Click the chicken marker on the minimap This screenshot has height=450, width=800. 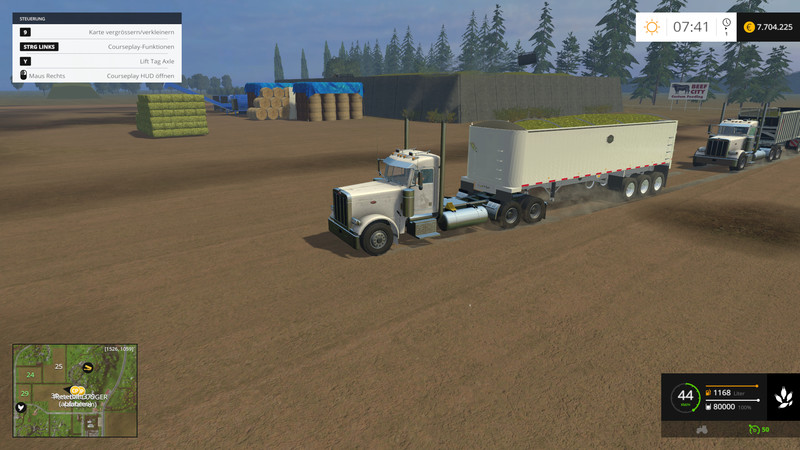[22, 407]
